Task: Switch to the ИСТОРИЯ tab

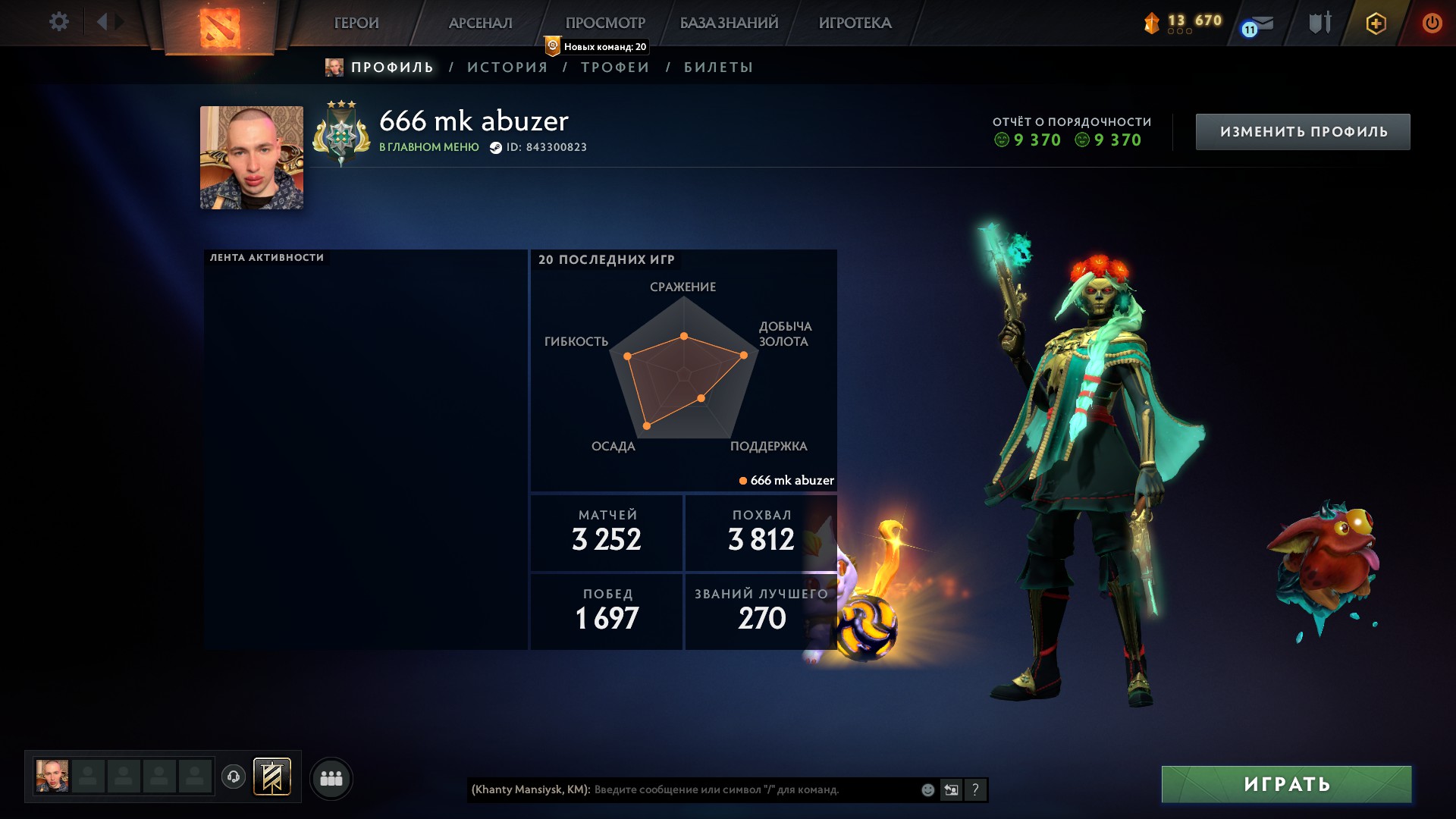Action: 507,67
